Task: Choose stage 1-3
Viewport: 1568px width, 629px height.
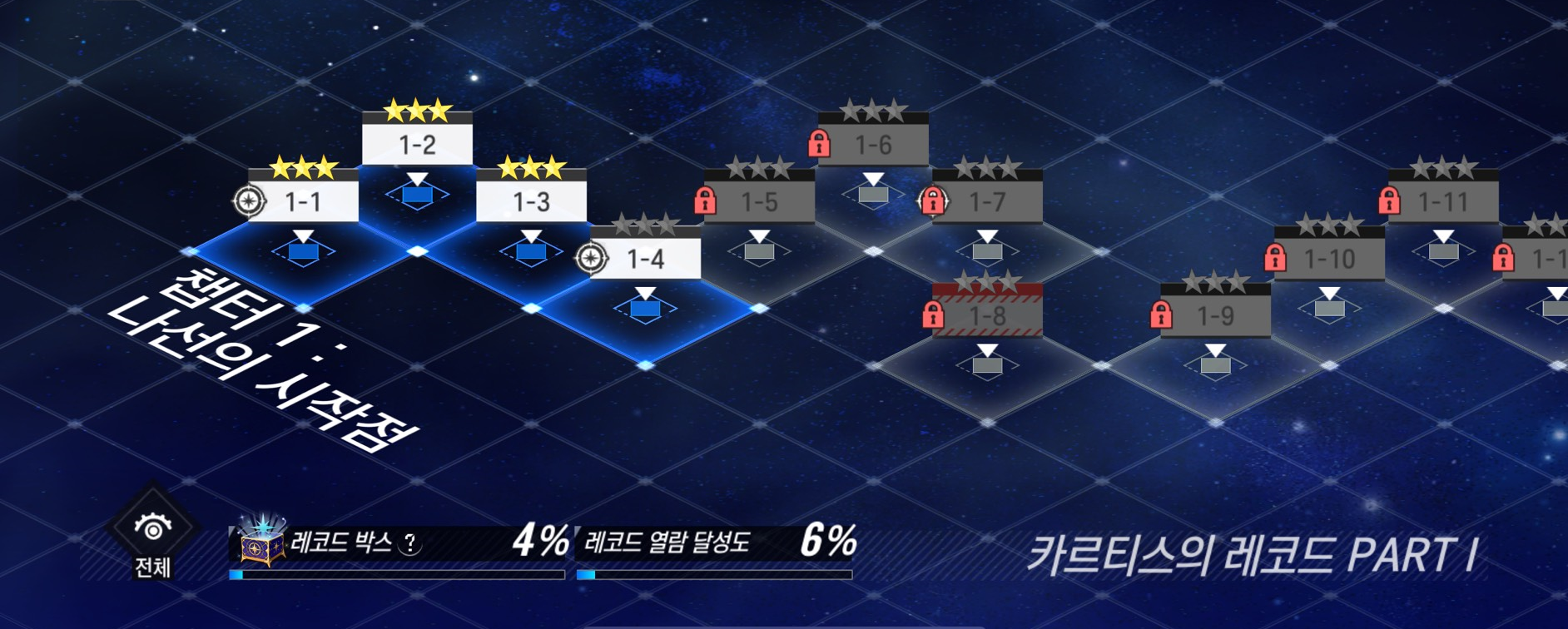Action: click(531, 202)
